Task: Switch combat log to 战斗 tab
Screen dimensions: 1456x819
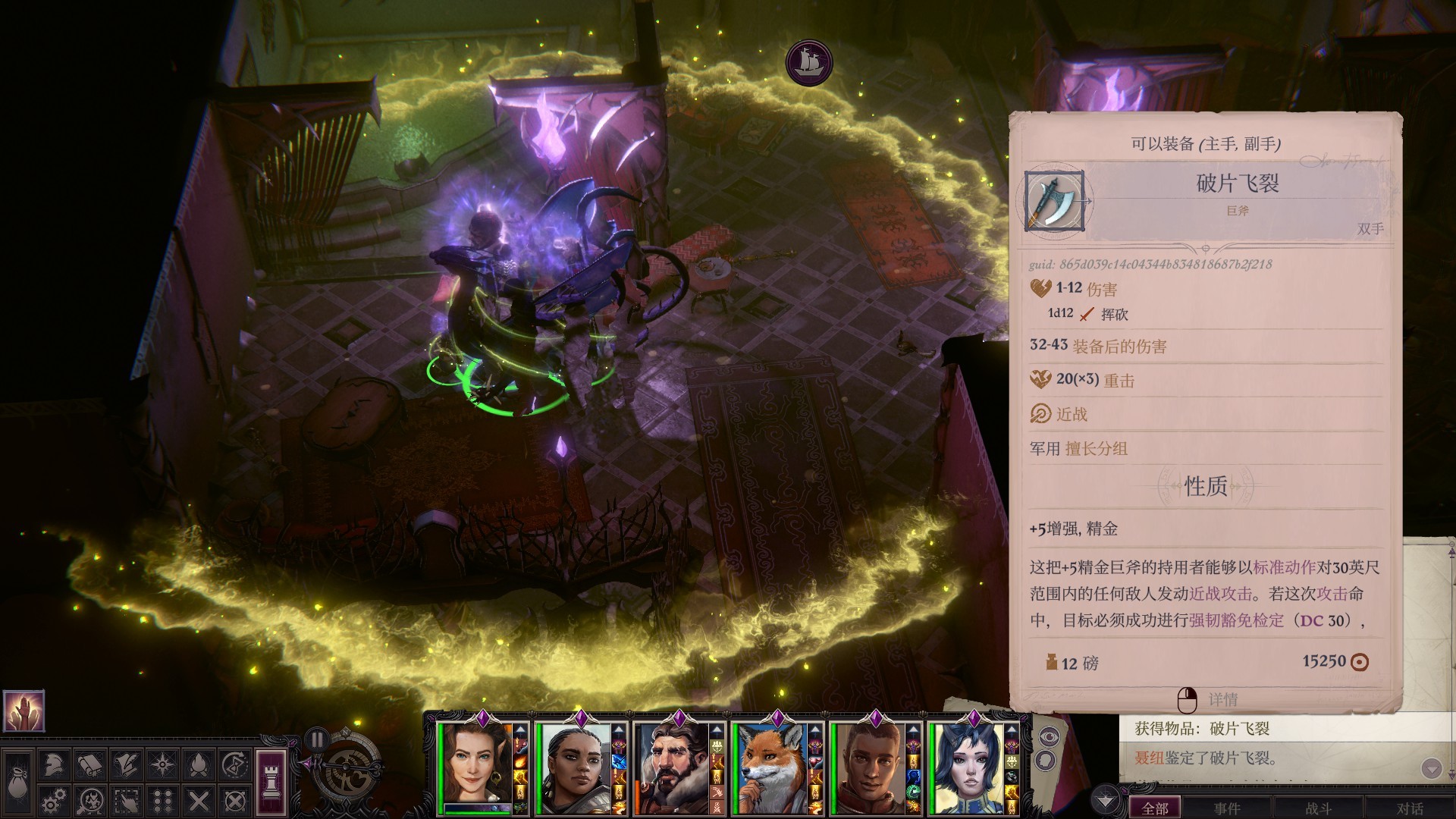Action: tap(1319, 808)
